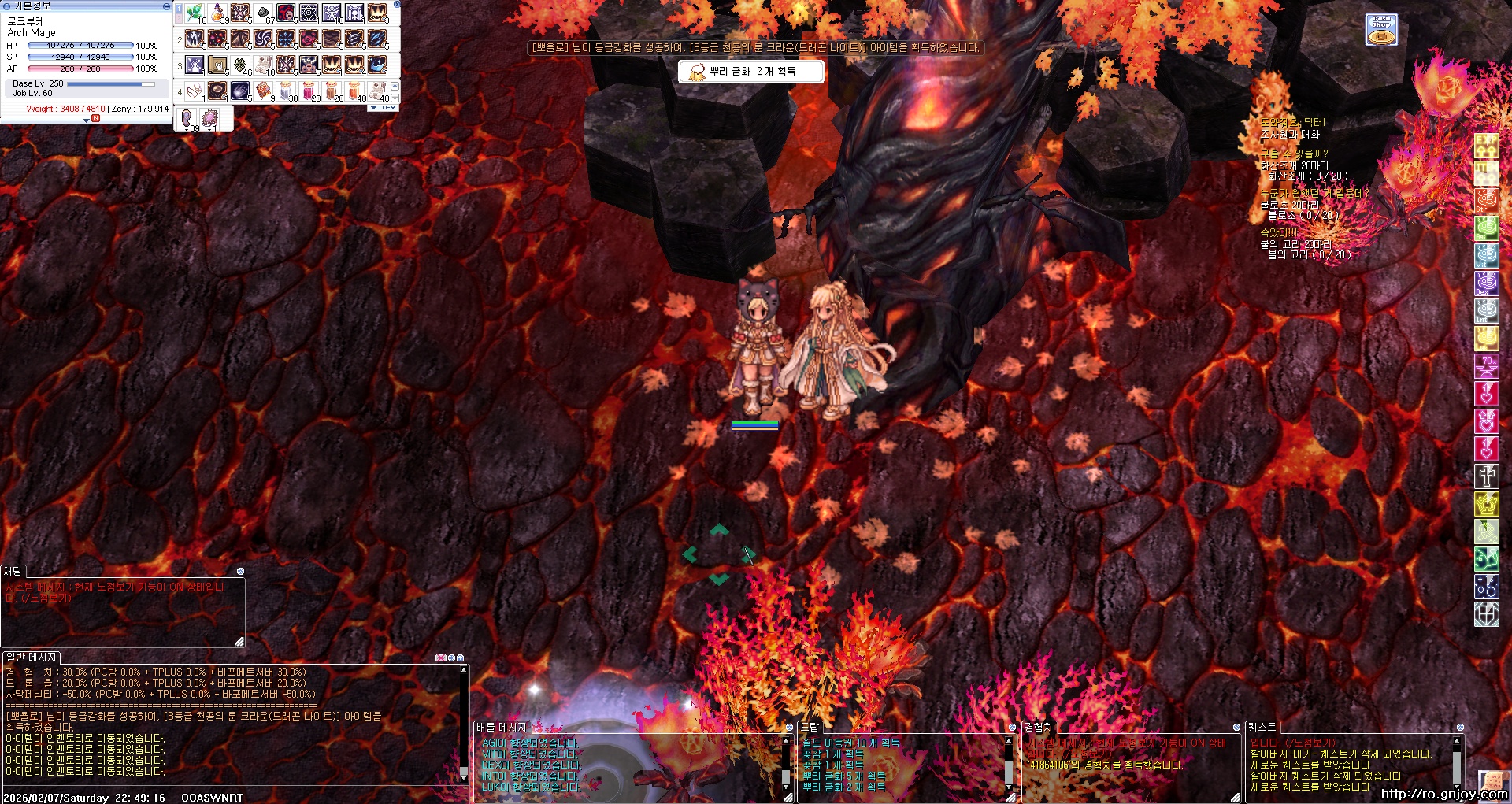Cast the red rose skill in row two
1512x804 pixels.
(x=309, y=39)
